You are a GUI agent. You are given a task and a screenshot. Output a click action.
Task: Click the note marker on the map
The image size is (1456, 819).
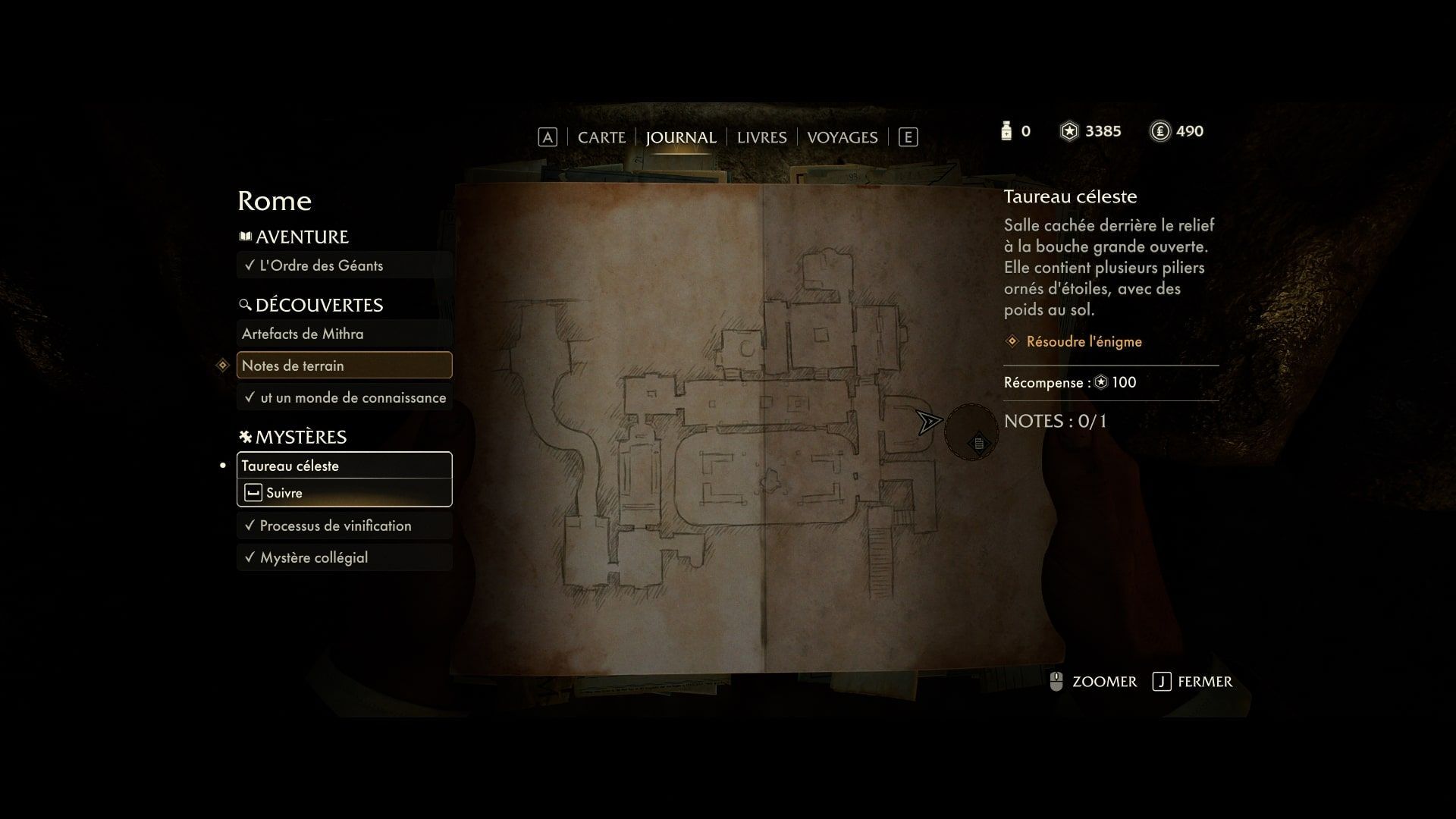click(x=978, y=444)
